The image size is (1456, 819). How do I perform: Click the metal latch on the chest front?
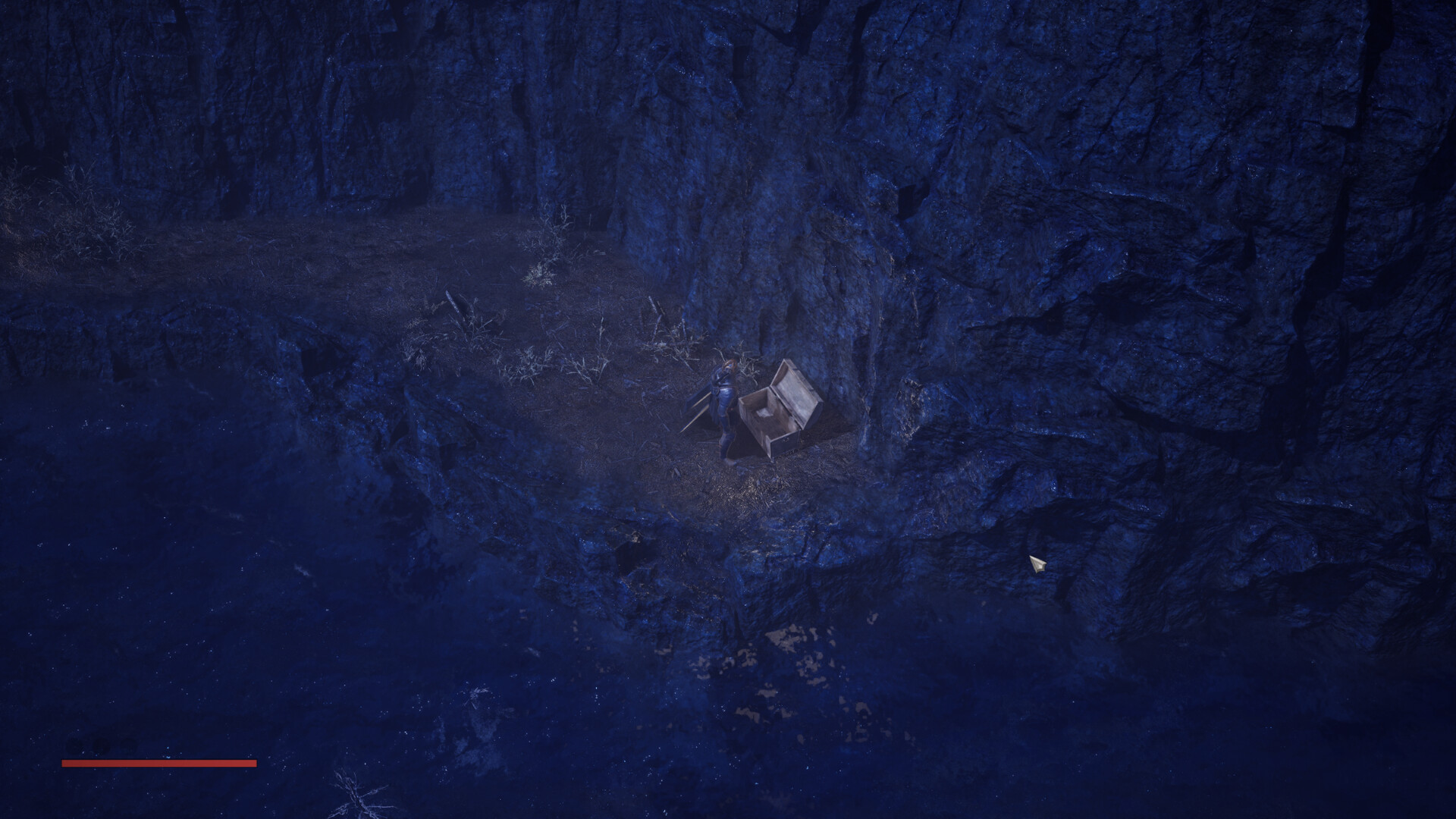point(786,438)
